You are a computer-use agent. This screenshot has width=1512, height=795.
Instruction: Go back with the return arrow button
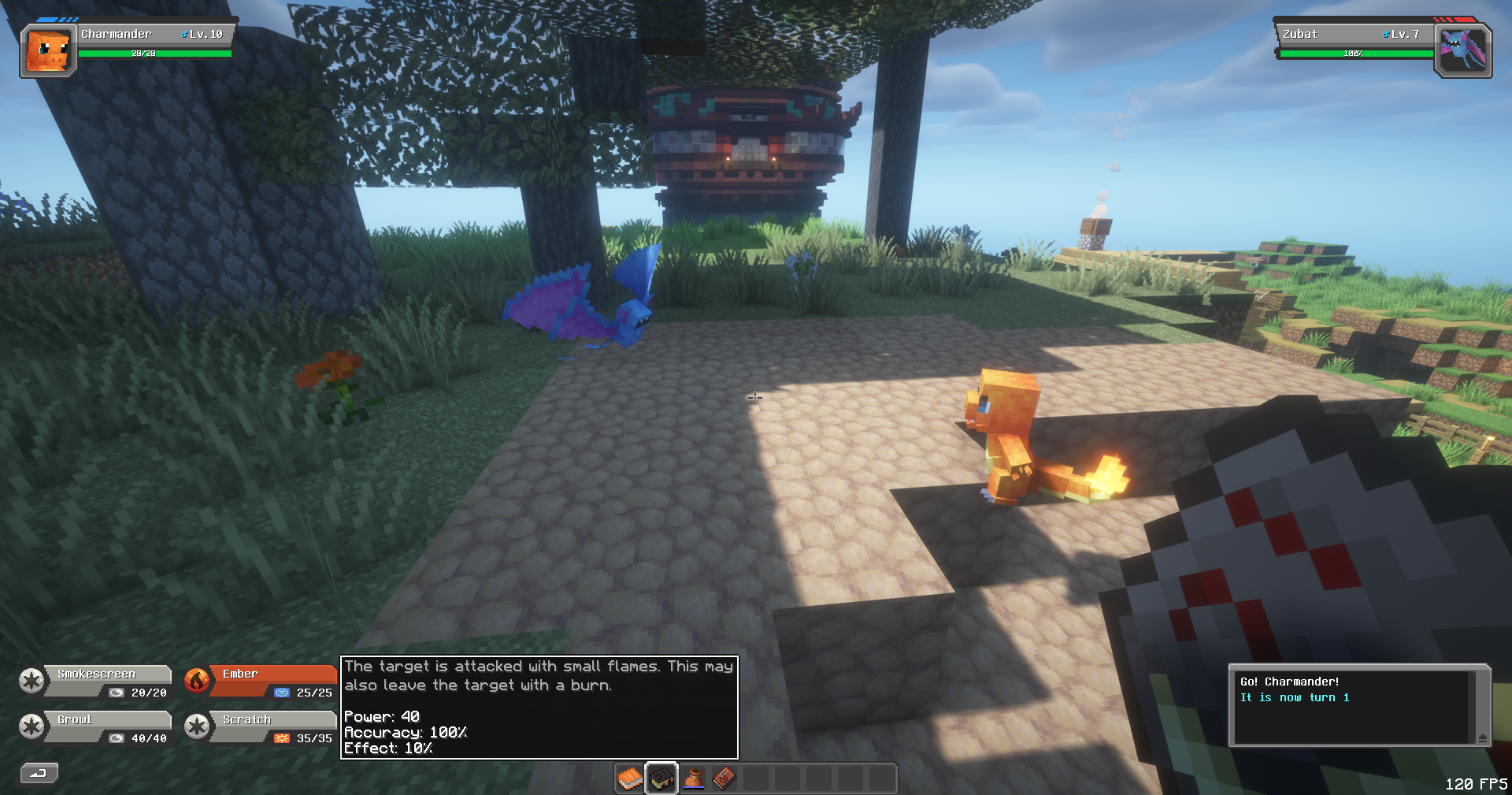click(39, 773)
